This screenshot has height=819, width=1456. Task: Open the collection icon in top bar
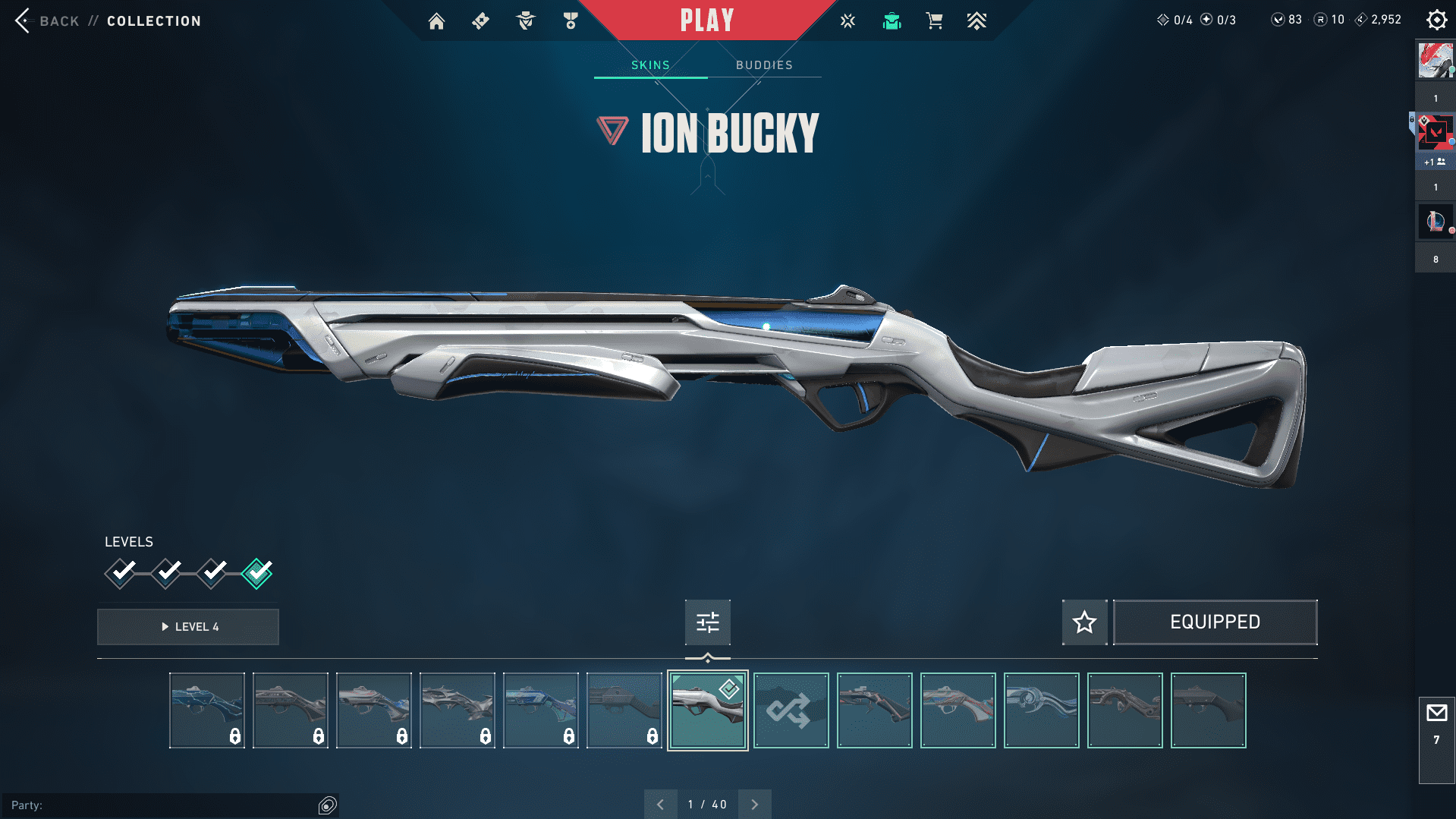coord(892,20)
